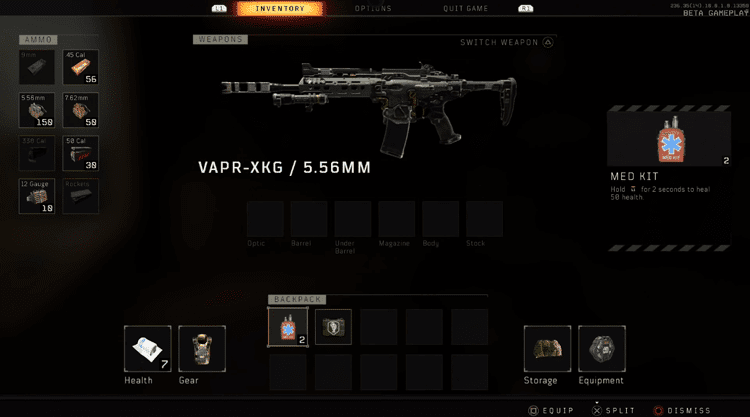Pick the .50 Cal ammo slot
Viewport: 750px width, 417px height.
(81, 152)
